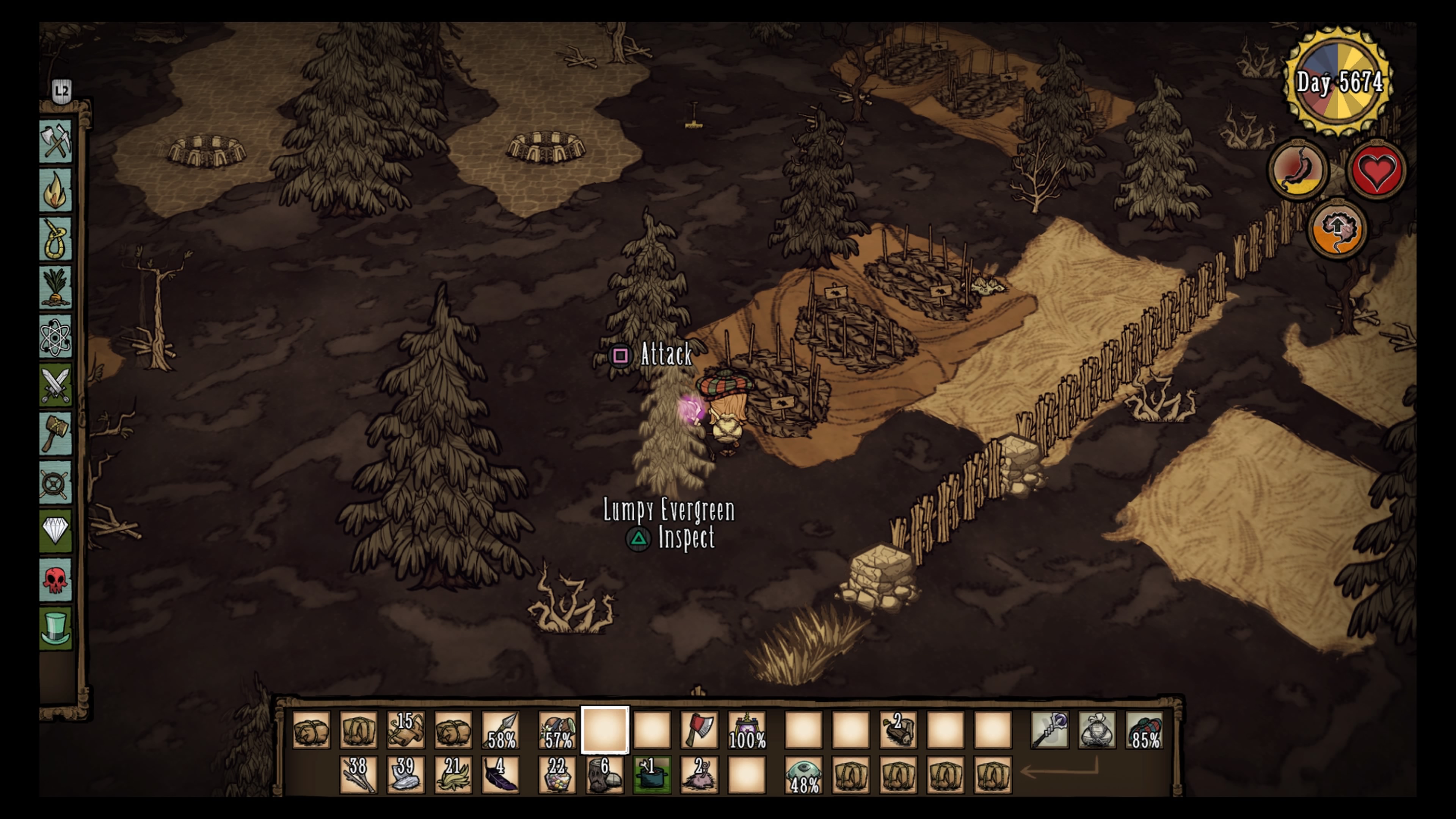The width and height of the screenshot is (1456, 819).
Task: Choose the eyebrella at 48% durability
Action: tap(804, 774)
